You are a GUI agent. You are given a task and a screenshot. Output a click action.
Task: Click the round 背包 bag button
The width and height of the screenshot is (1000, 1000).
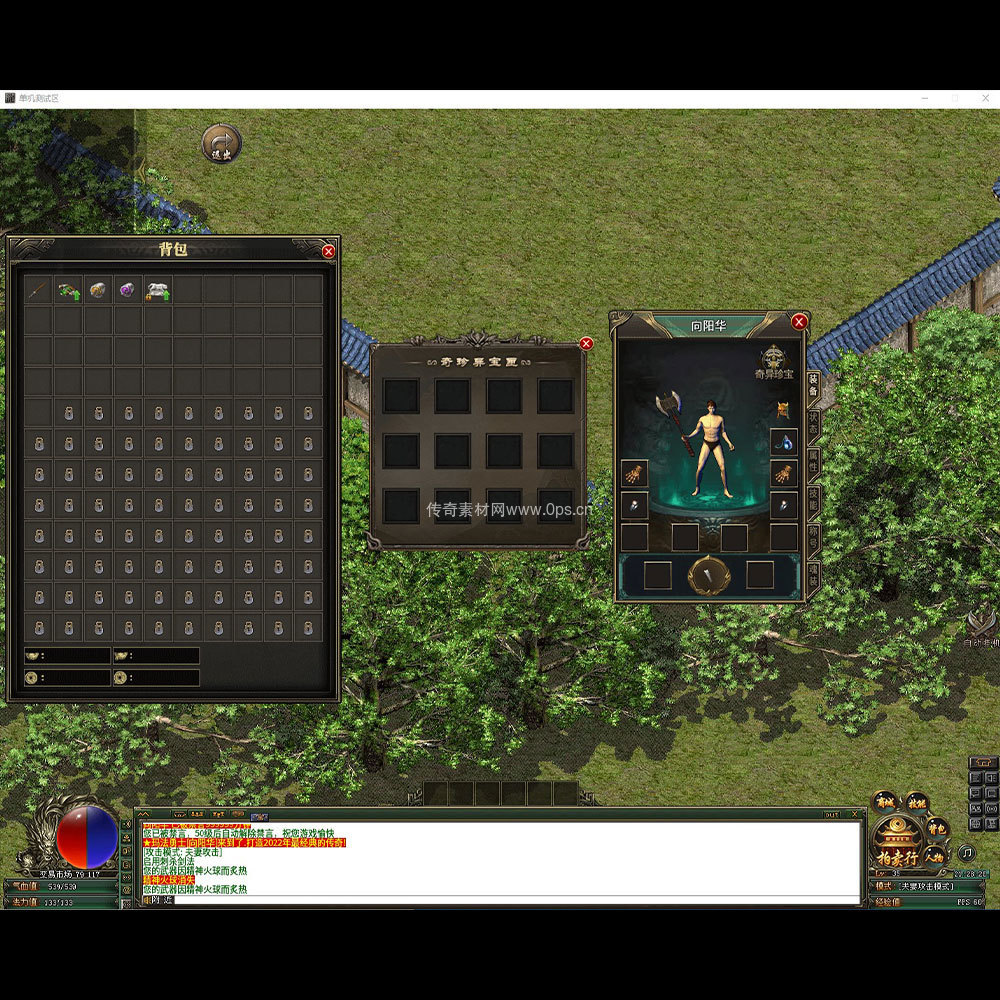click(x=937, y=827)
